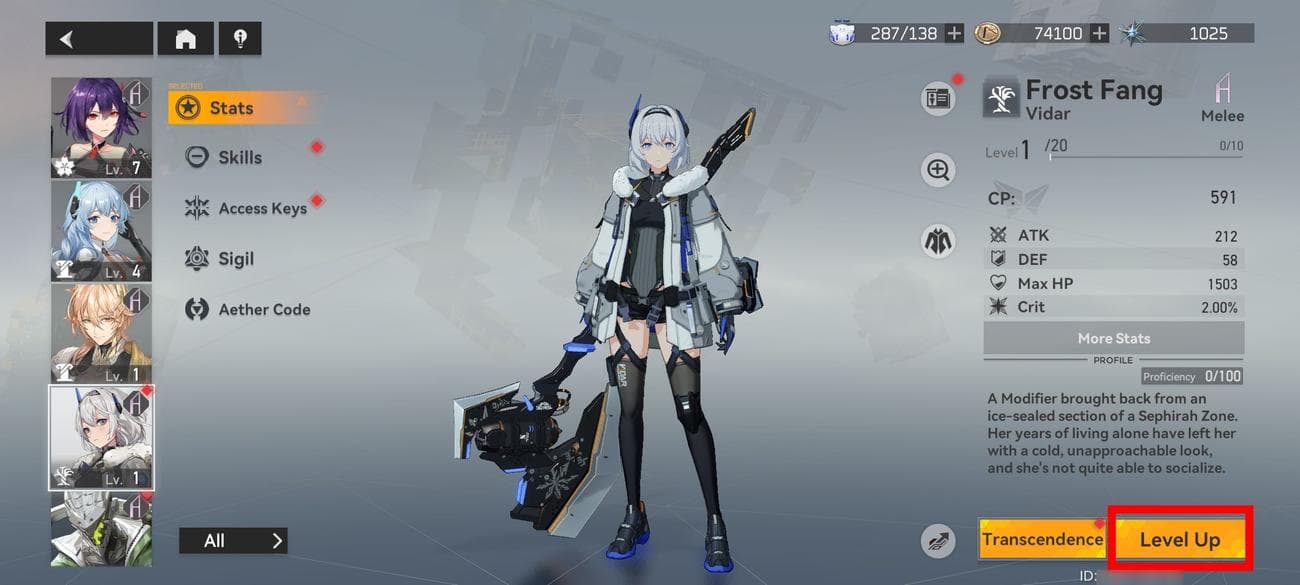Add gold coins with the plus button
Screen dimensions: 1300x585
tap(1099, 33)
